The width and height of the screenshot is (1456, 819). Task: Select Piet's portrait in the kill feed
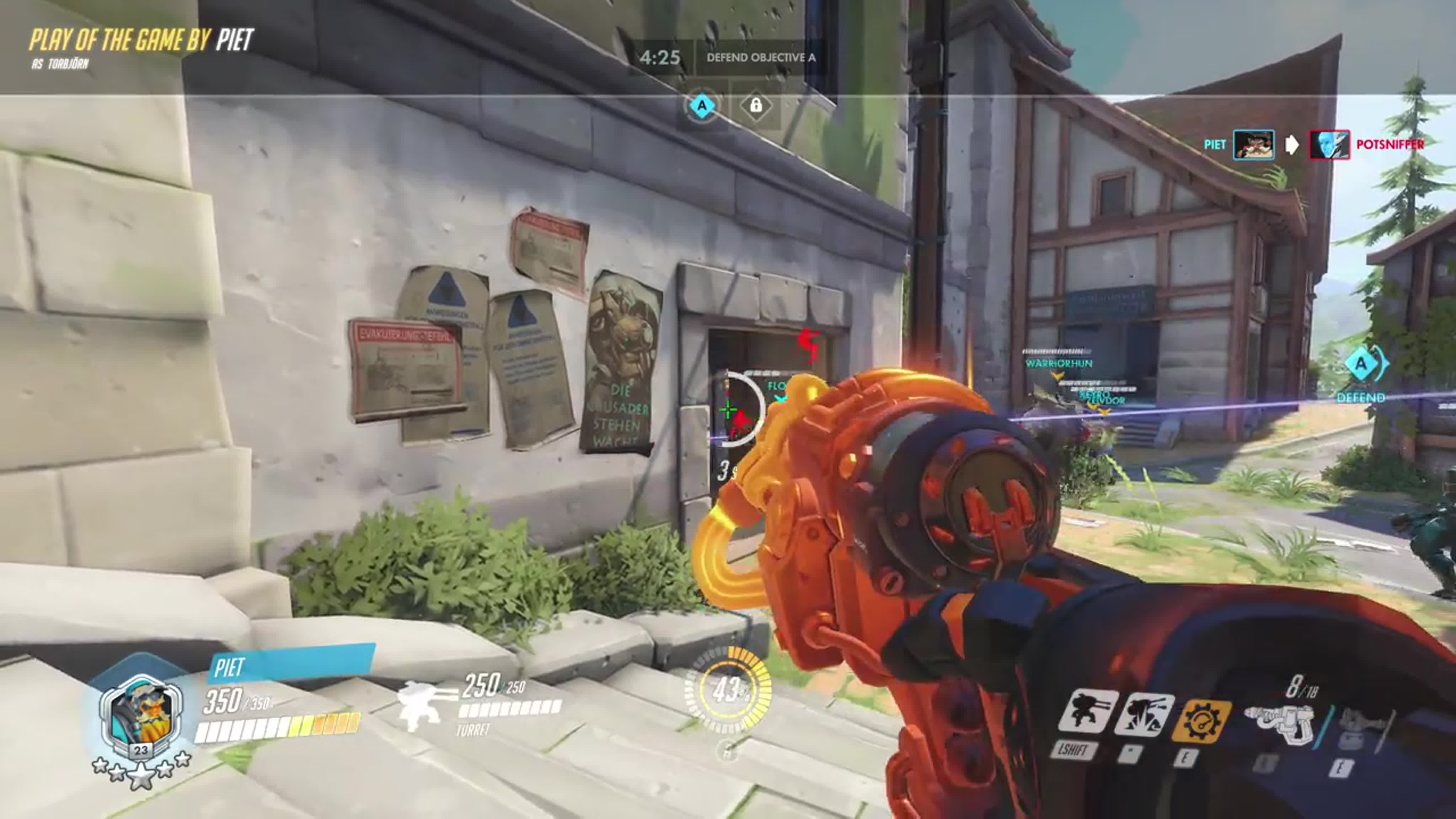click(x=1253, y=145)
